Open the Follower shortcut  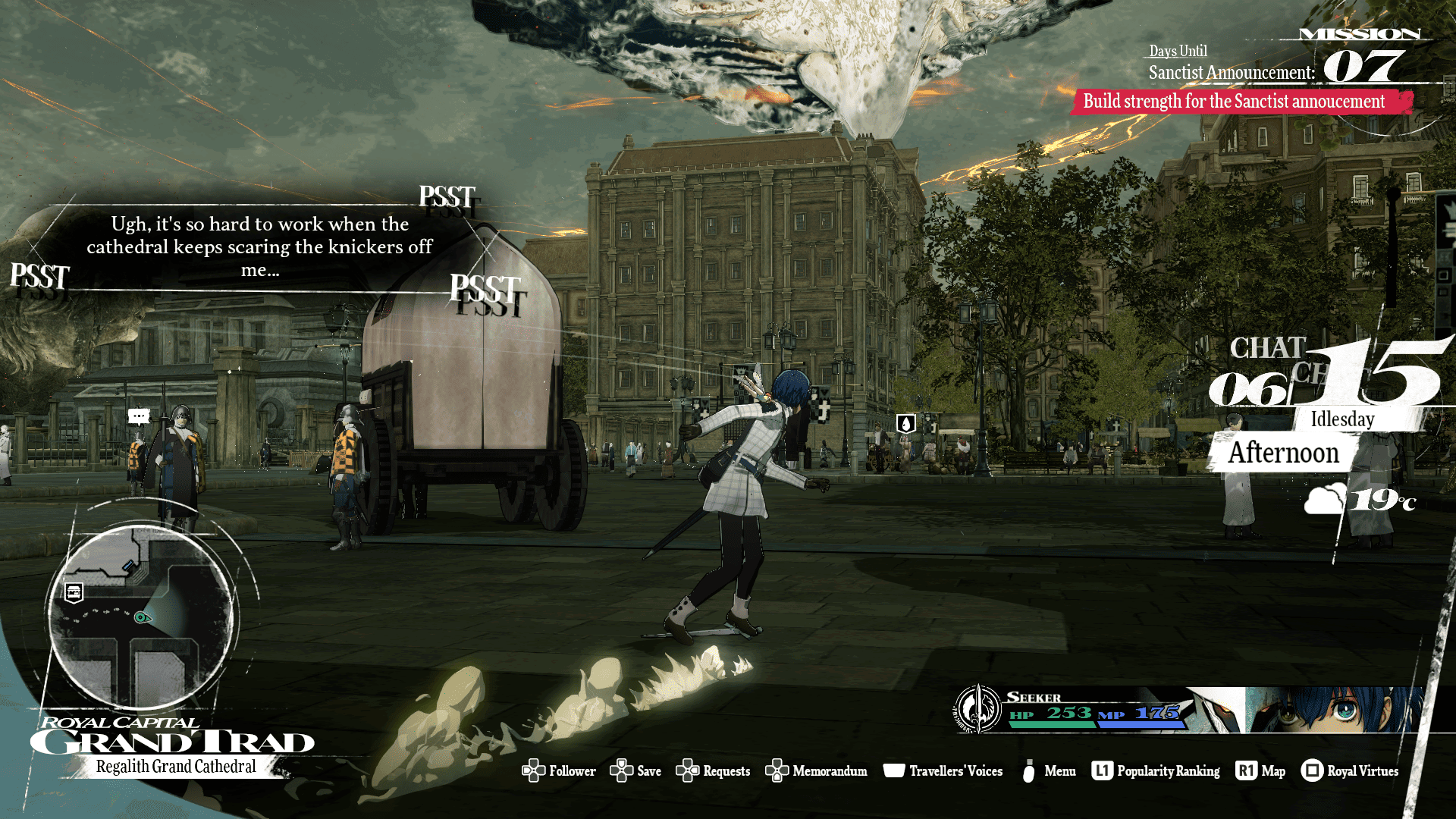(x=559, y=771)
